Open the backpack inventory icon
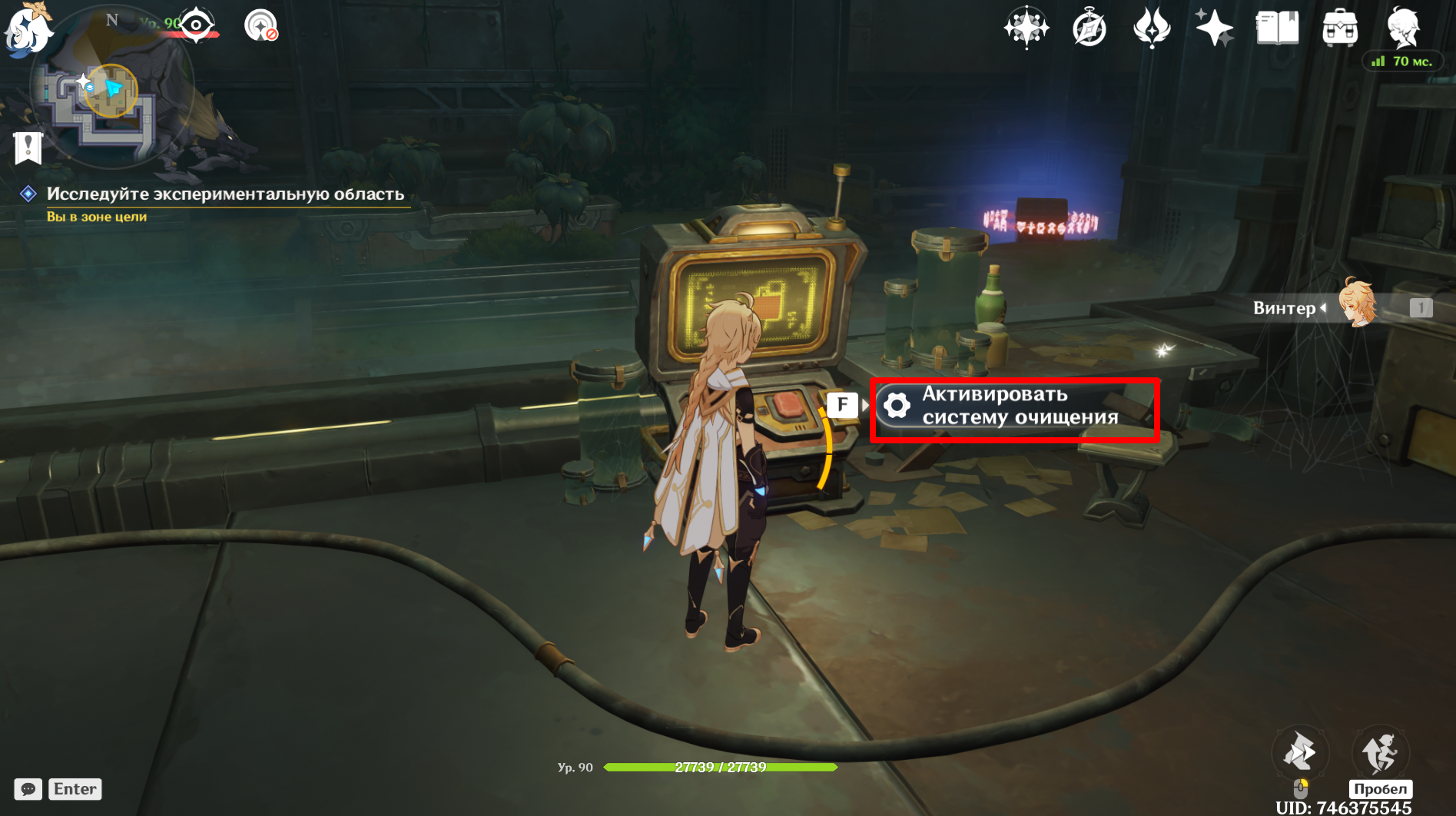Screen dimensions: 1456x816 [1340, 28]
